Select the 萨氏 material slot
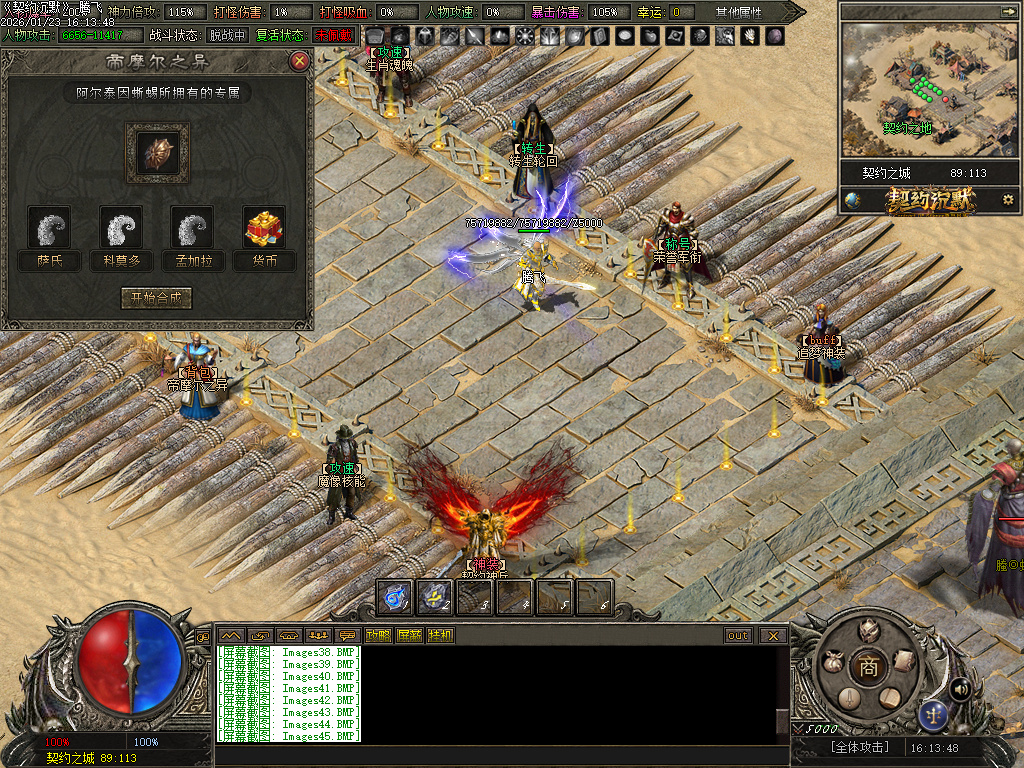The height and width of the screenshot is (768, 1024). (49, 228)
